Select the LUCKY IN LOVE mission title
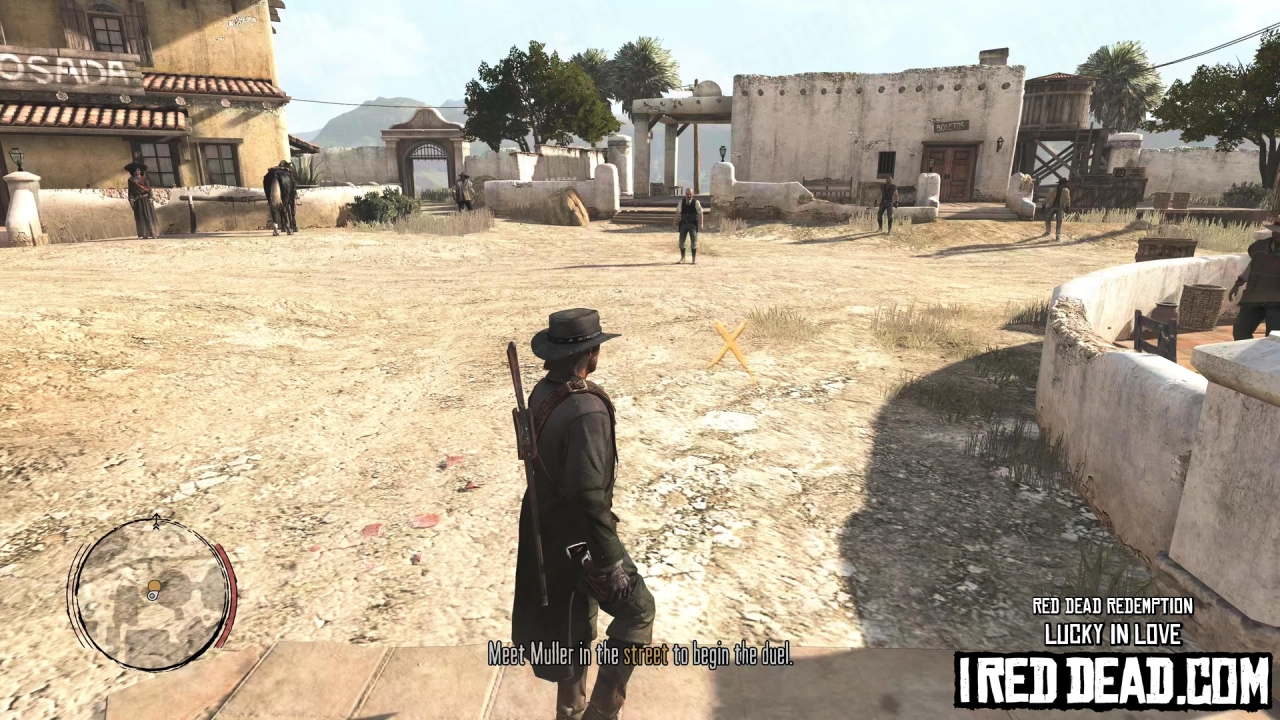1280x720 pixels. click(x=1113, y=633)
